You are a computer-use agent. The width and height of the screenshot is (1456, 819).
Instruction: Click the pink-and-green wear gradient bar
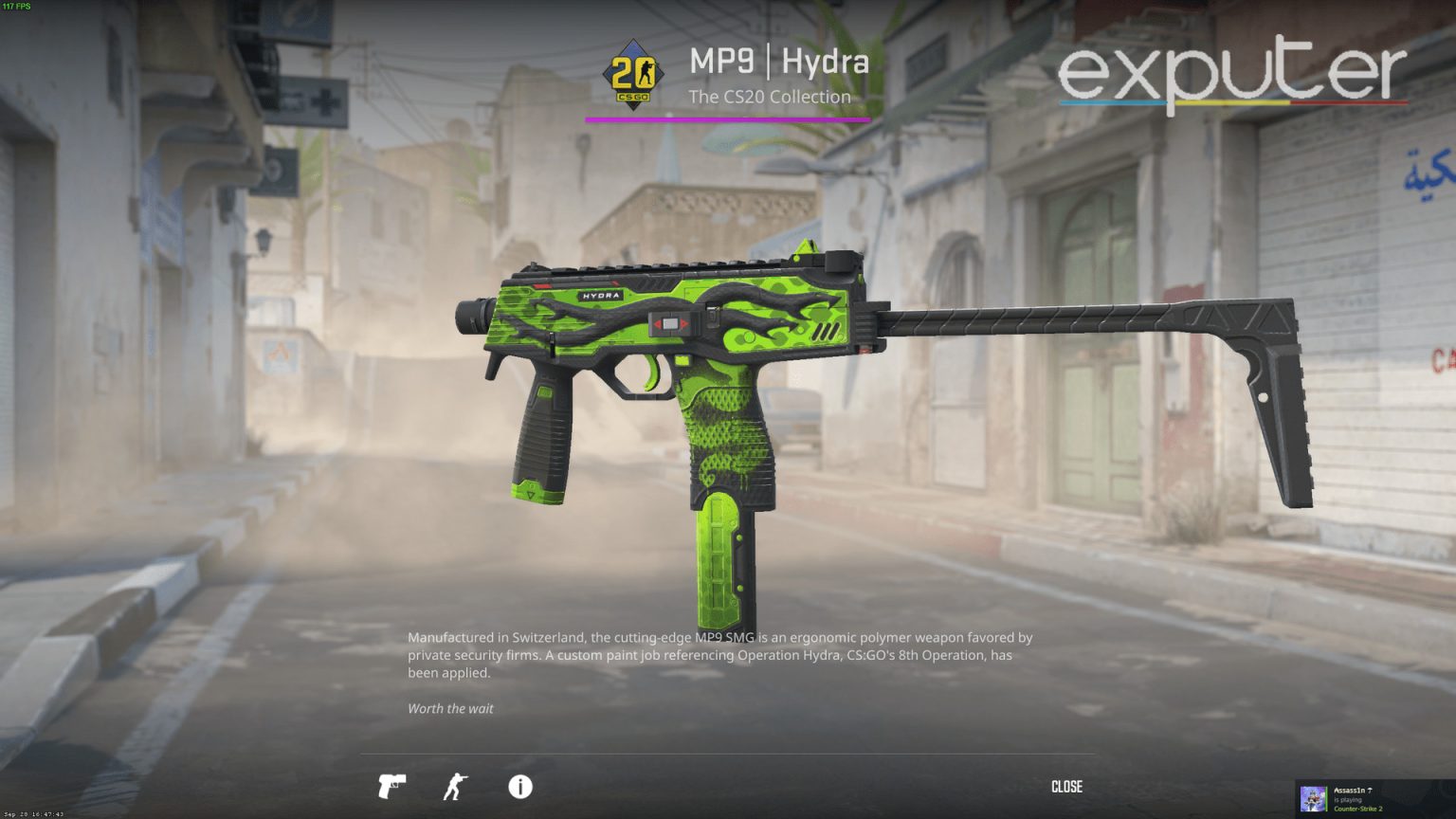point(728,120)
